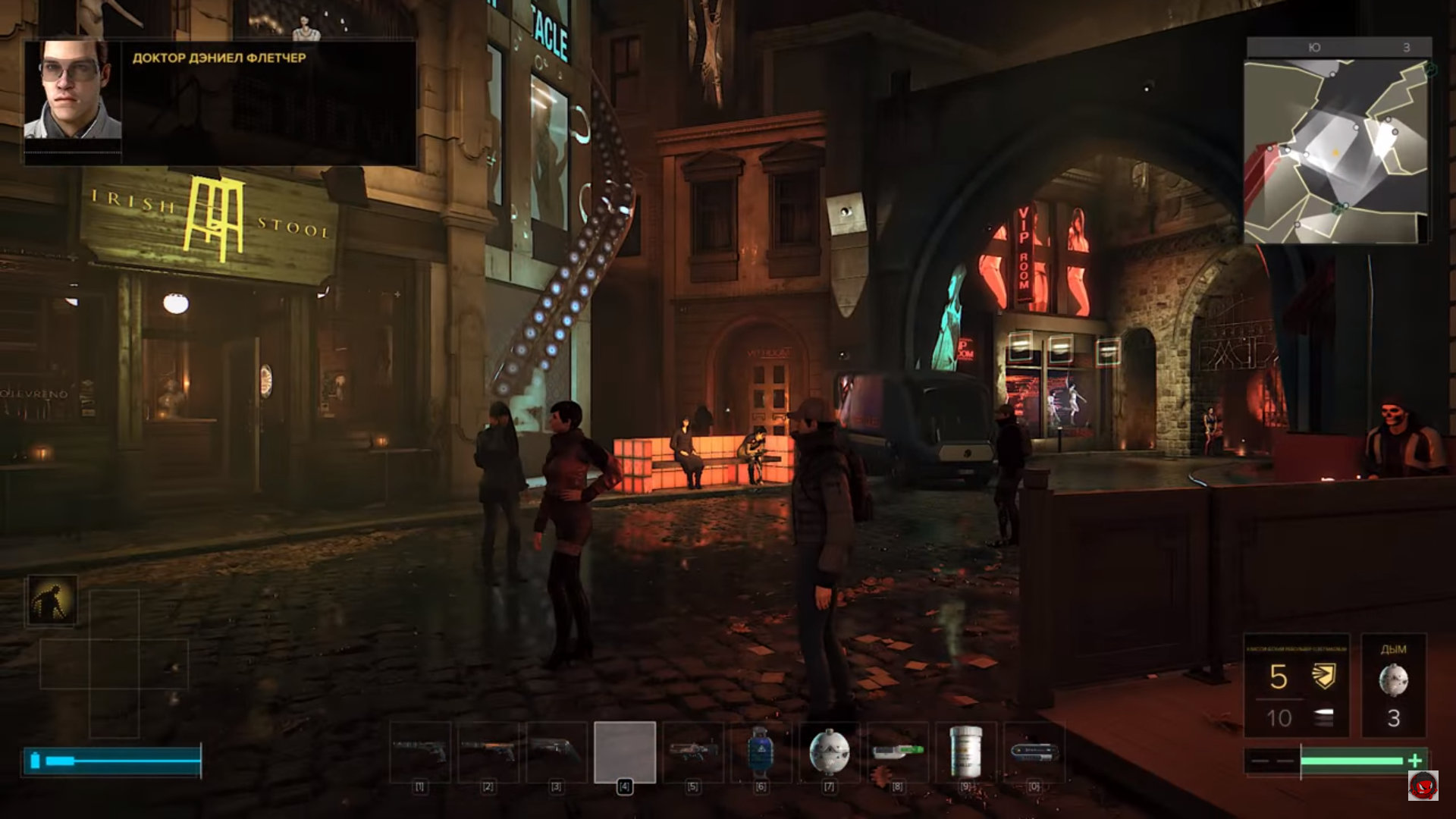This screenshot has width=1456, height=819.
Task: Click the yellow shield ammo type icon
Action: coord(1323,676)
